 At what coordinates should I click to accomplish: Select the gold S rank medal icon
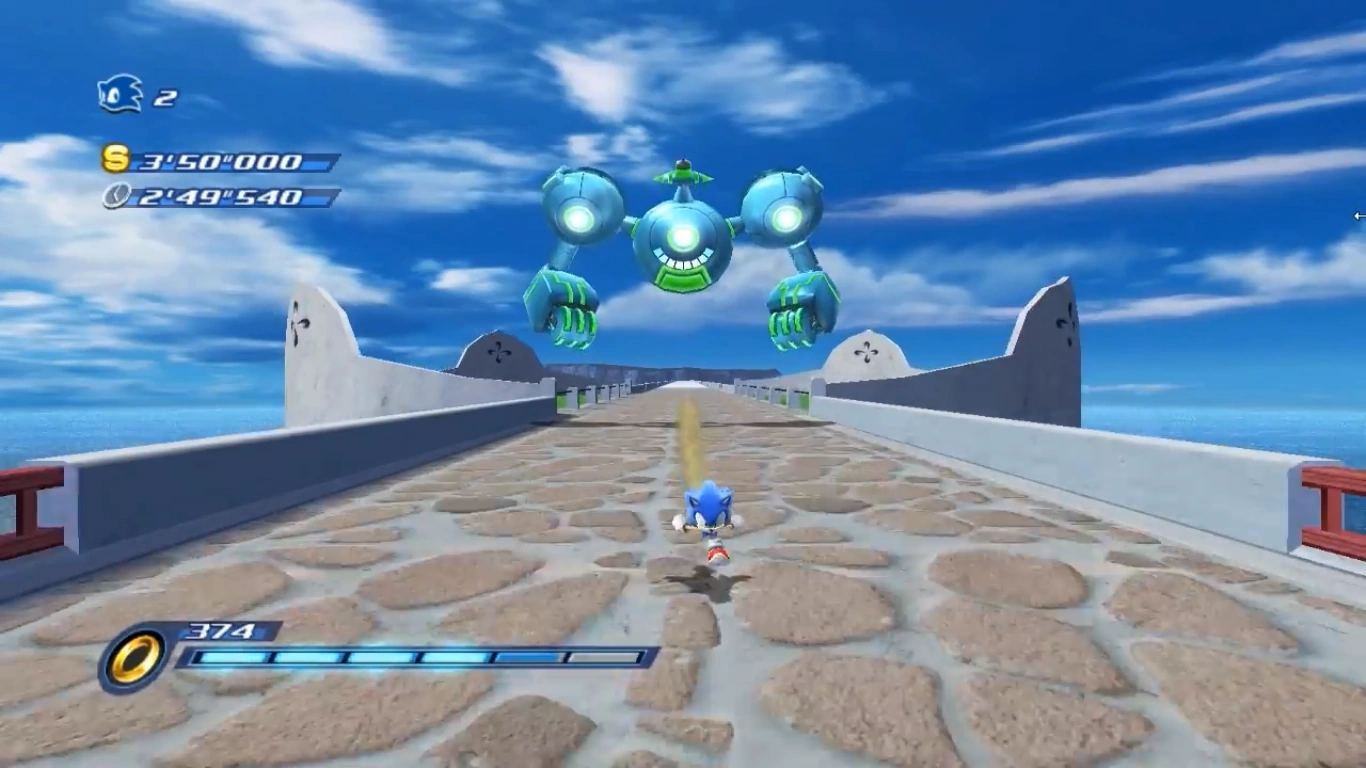(116, 159)
